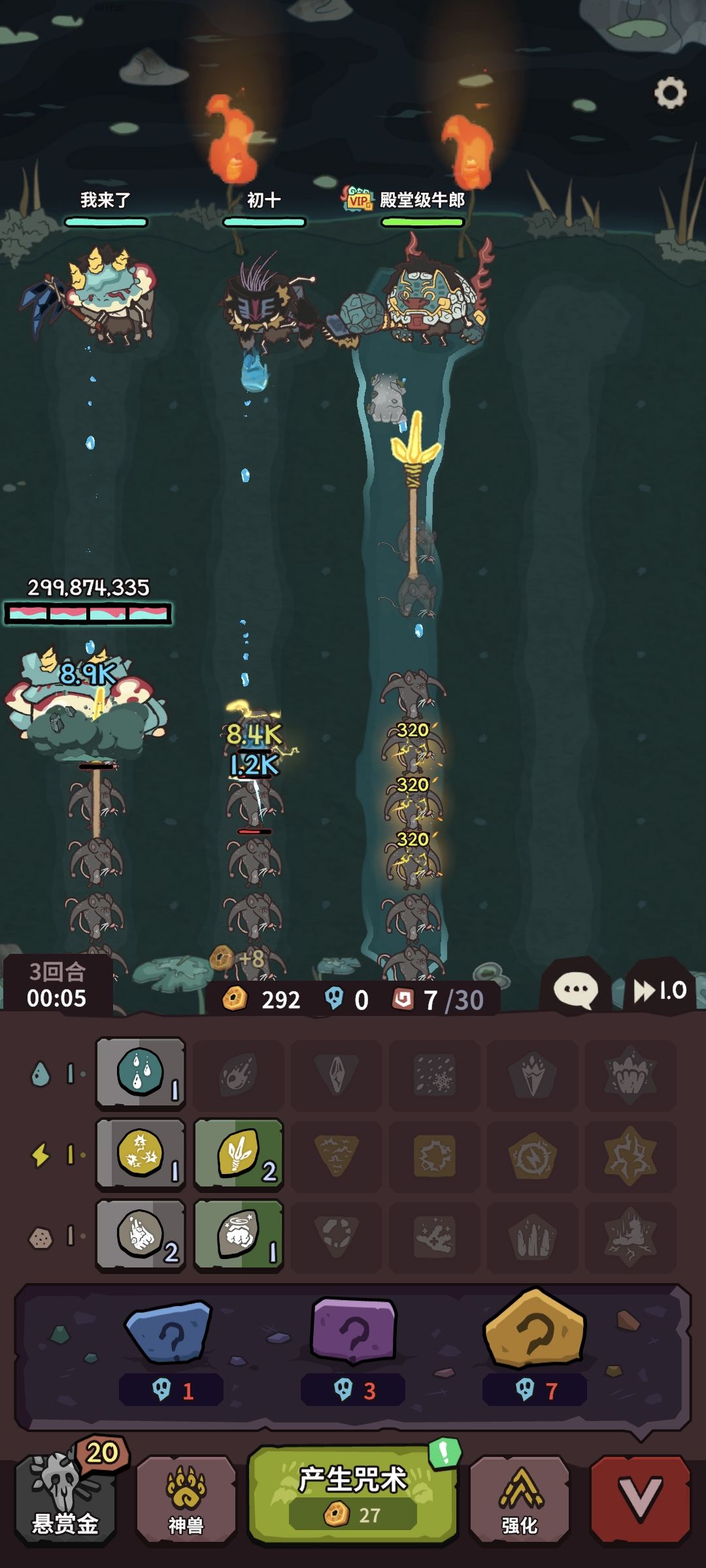
Task: Select the yellow lightning sparks spell tile
Action: click(x=141, y=1154)
